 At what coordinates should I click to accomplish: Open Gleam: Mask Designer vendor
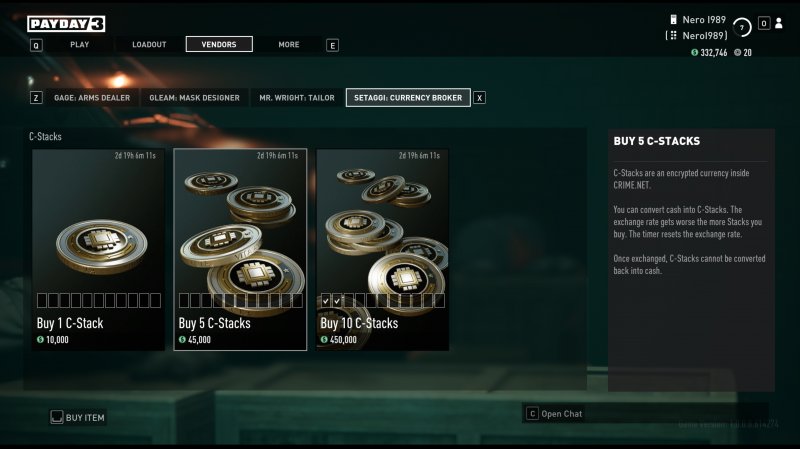194,98
